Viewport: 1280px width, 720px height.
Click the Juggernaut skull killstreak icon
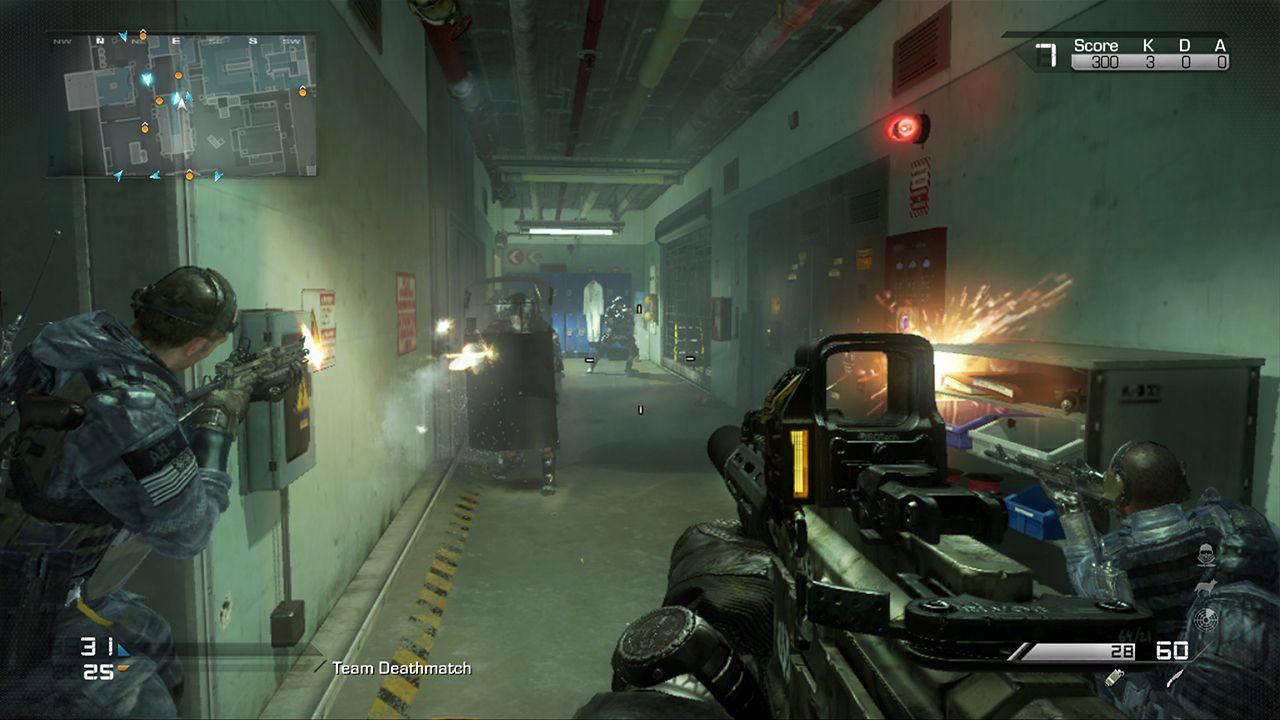point(1206,553)
